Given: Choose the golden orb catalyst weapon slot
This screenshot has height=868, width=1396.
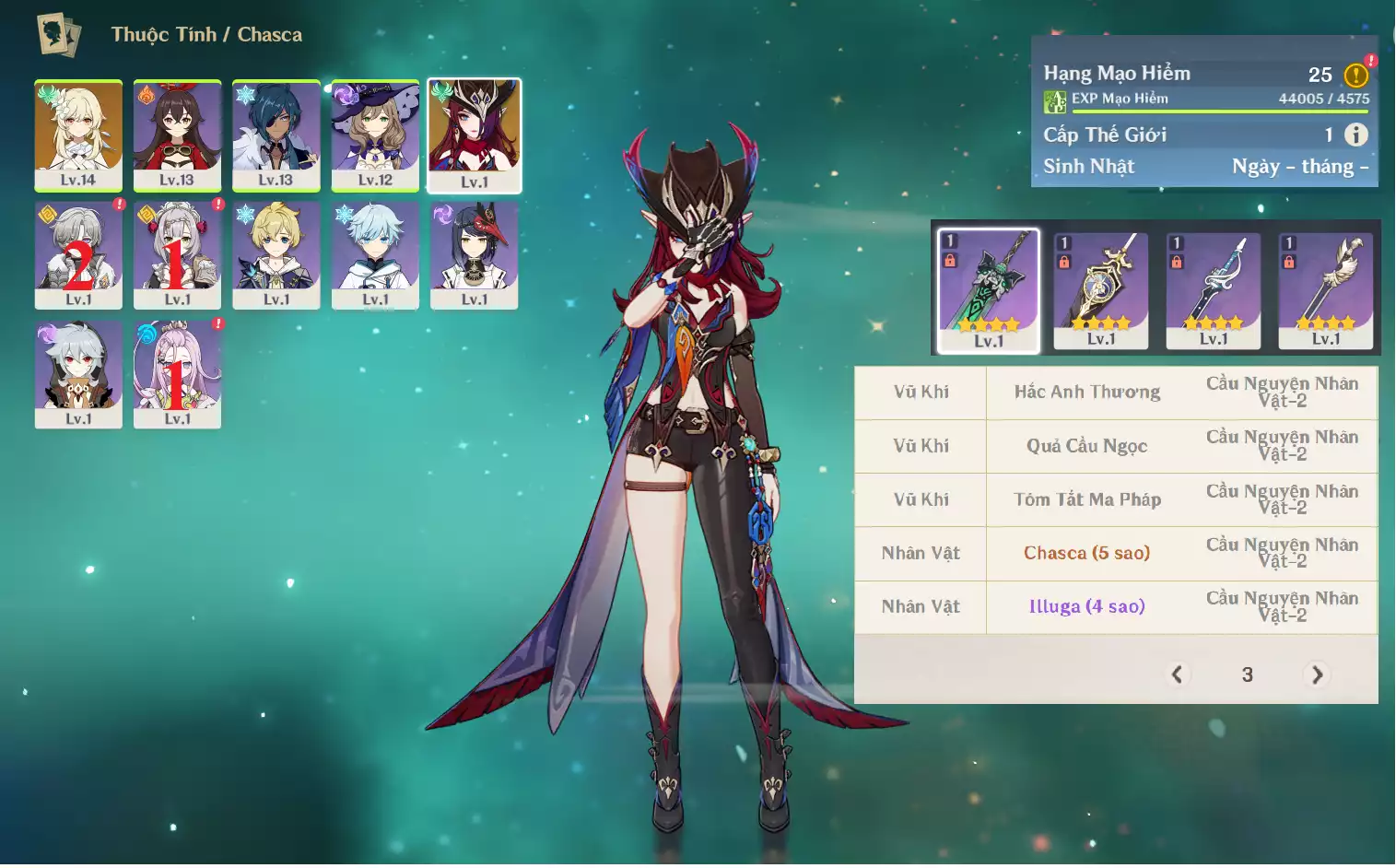Looking at the screenshot, I should (1101, 289).
